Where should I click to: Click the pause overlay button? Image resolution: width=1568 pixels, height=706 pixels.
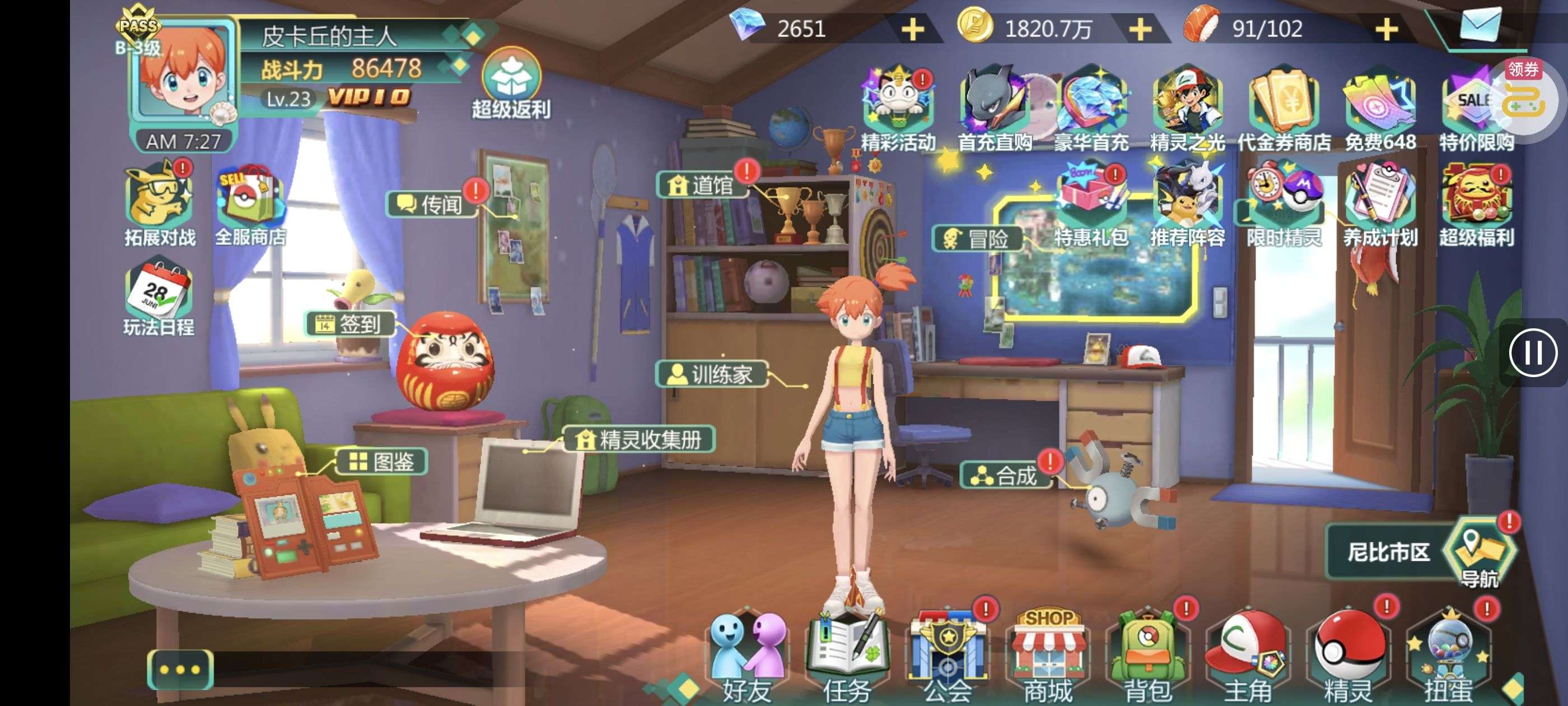(x=1533, y=352)
